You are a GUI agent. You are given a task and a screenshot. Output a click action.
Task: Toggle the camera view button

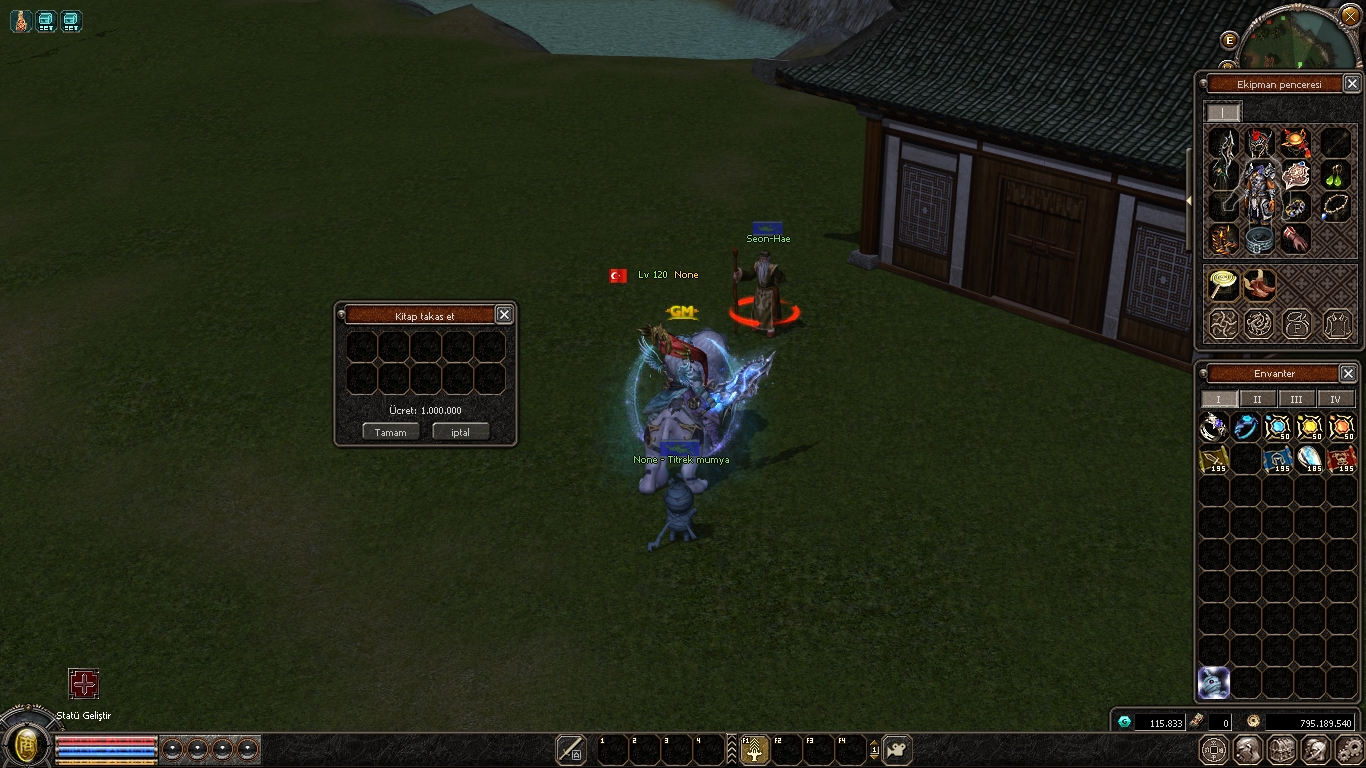(897, 750)
